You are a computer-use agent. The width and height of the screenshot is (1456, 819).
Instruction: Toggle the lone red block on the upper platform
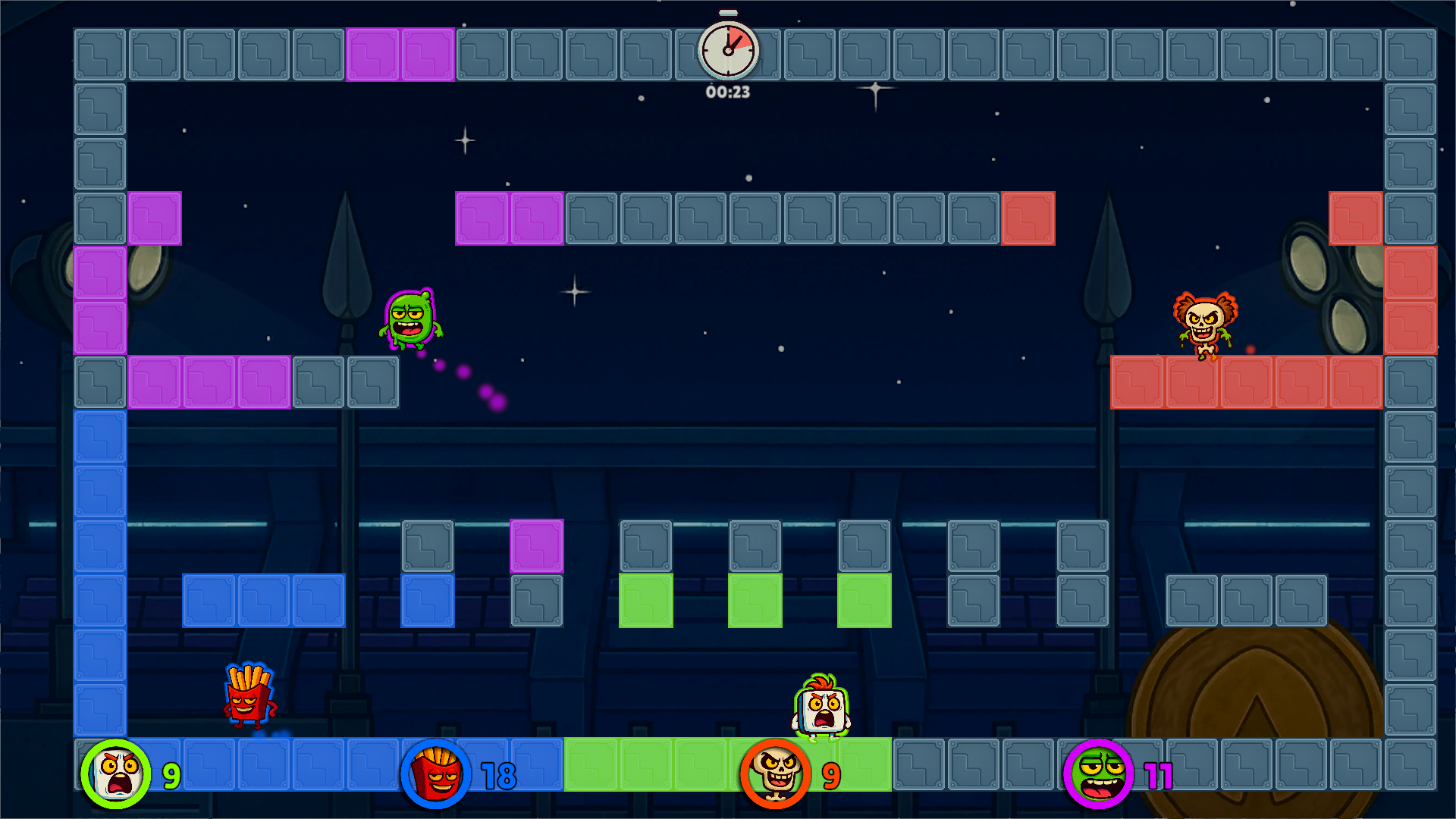(1028, 219)
